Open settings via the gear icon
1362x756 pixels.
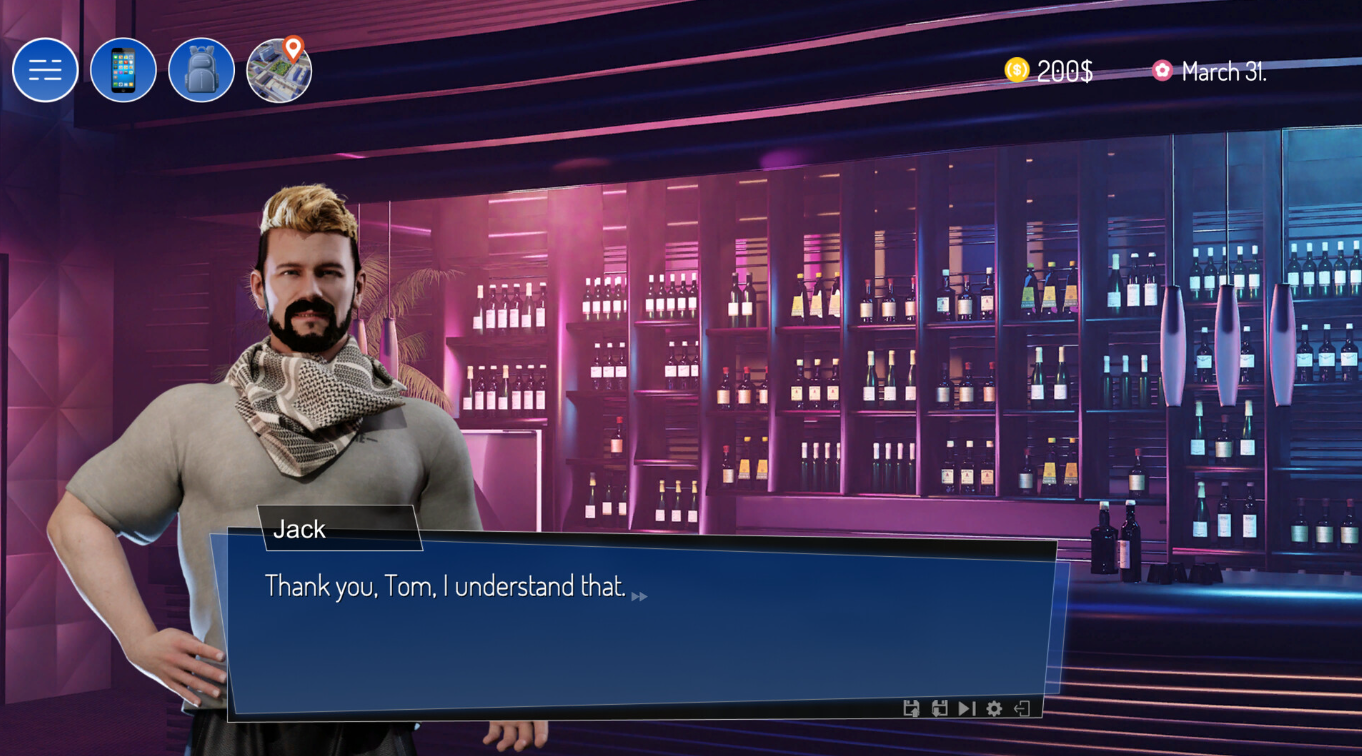994,708
